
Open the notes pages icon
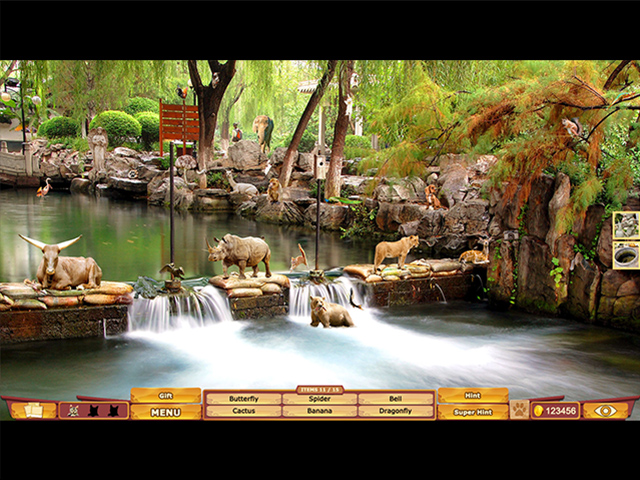pos(33,410)
